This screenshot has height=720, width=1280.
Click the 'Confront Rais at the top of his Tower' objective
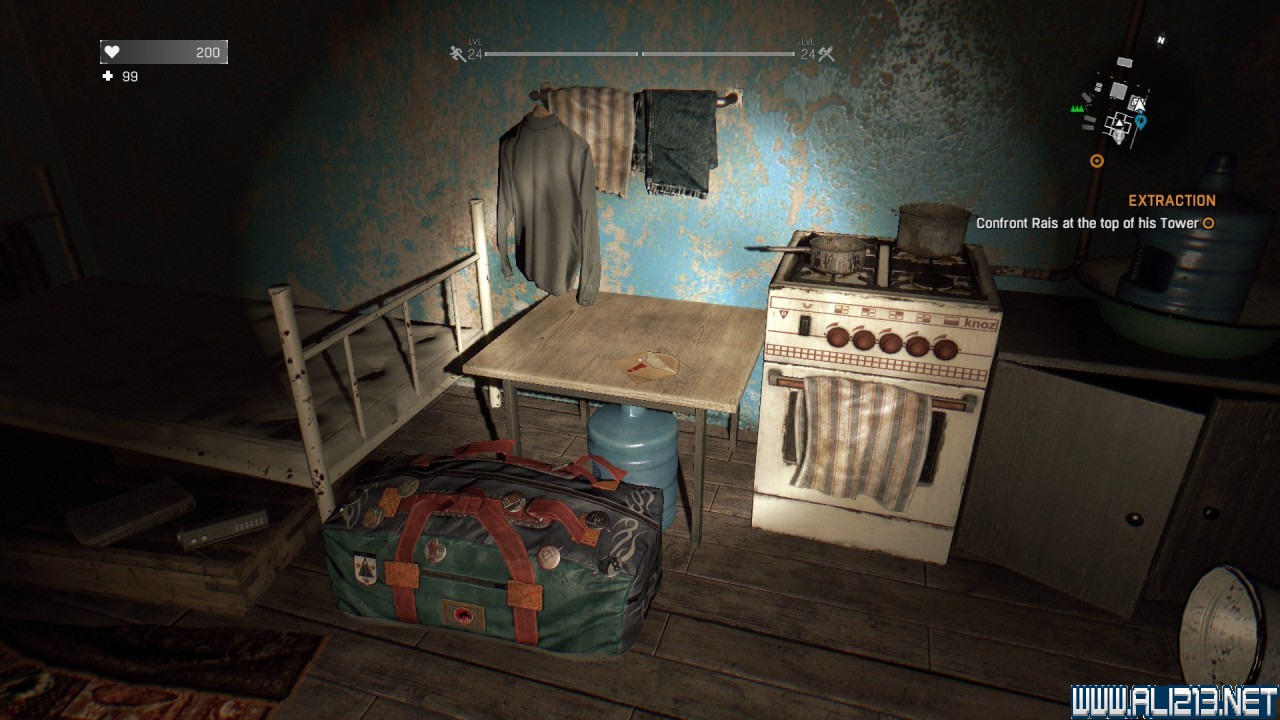tap(1087, 223)
